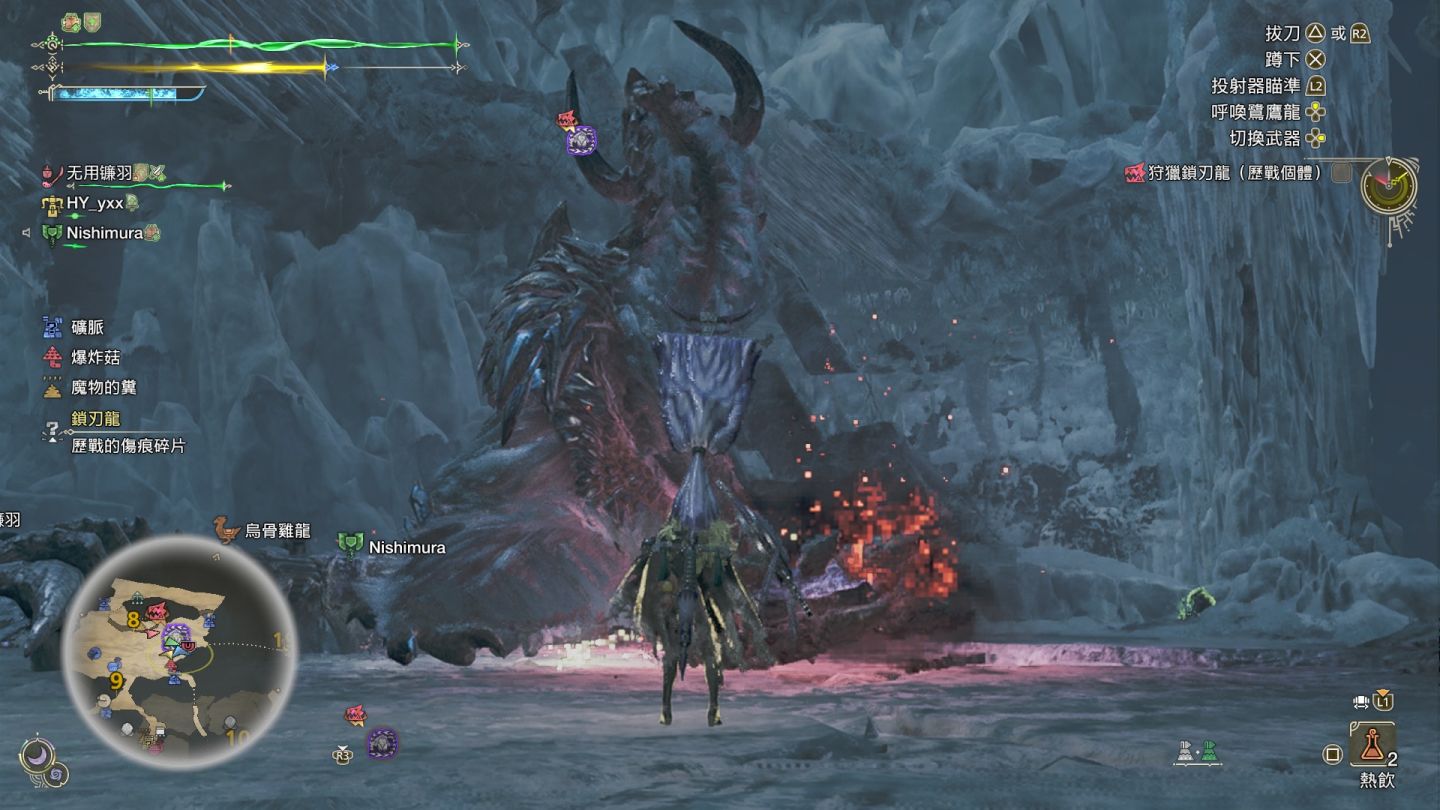Choose party member HY_yxx
Image resolution: width=1440 pixels, height=810 pixels.
[95, 203]
